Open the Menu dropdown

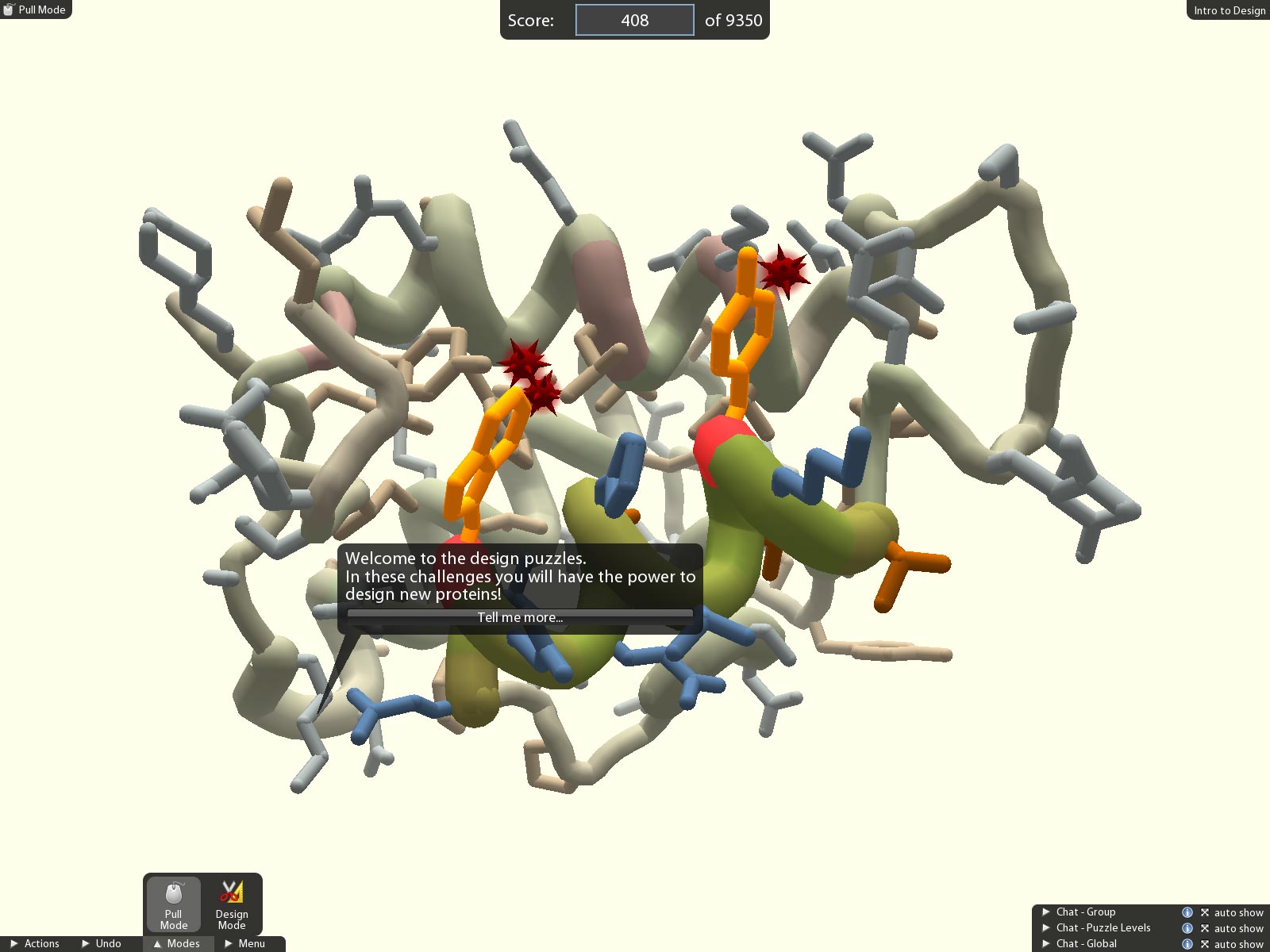click(245, 943)
